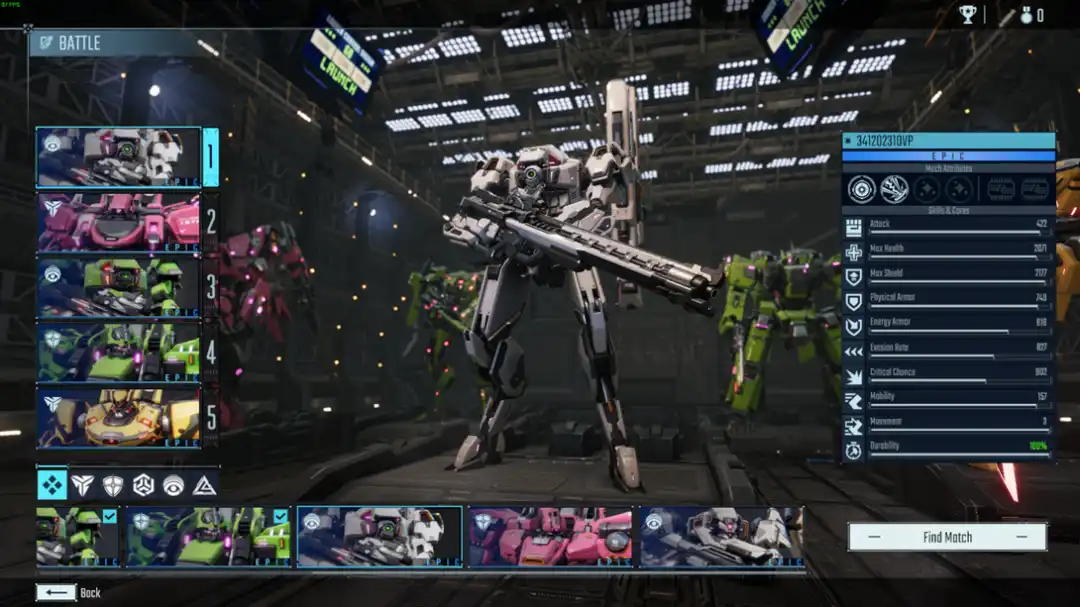Select the white sniper mech in squad slot 1
1080x607 pixels.
pos(118,157)
